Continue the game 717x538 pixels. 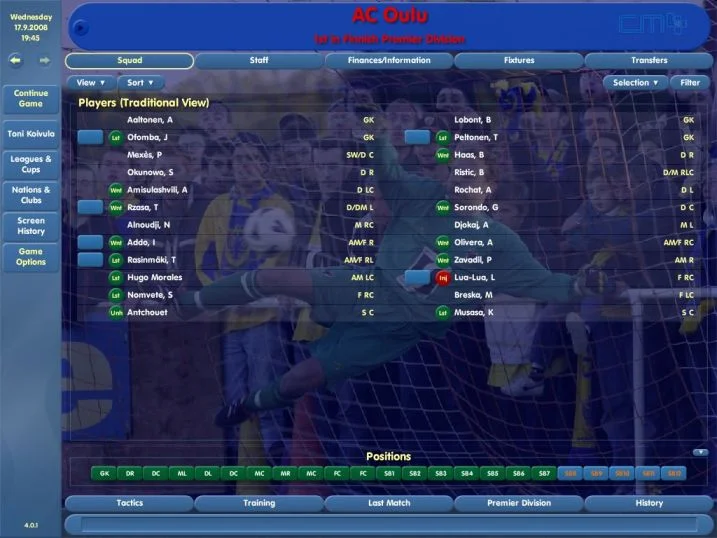point(30,99)
